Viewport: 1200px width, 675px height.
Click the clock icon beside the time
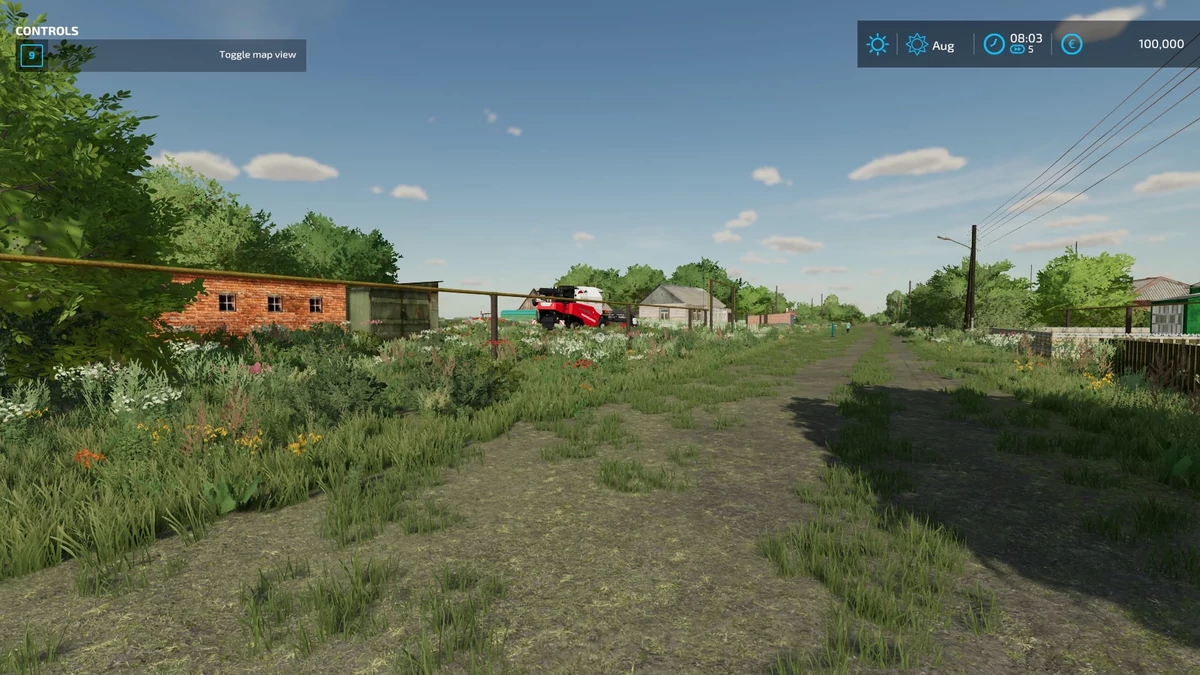(994, 44)
